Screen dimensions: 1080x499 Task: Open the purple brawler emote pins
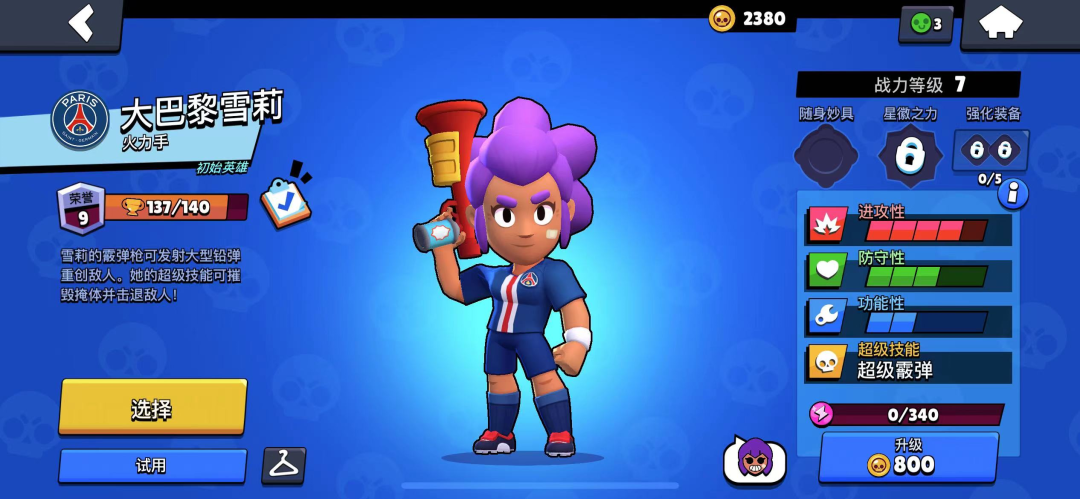[x=755, y=461]
